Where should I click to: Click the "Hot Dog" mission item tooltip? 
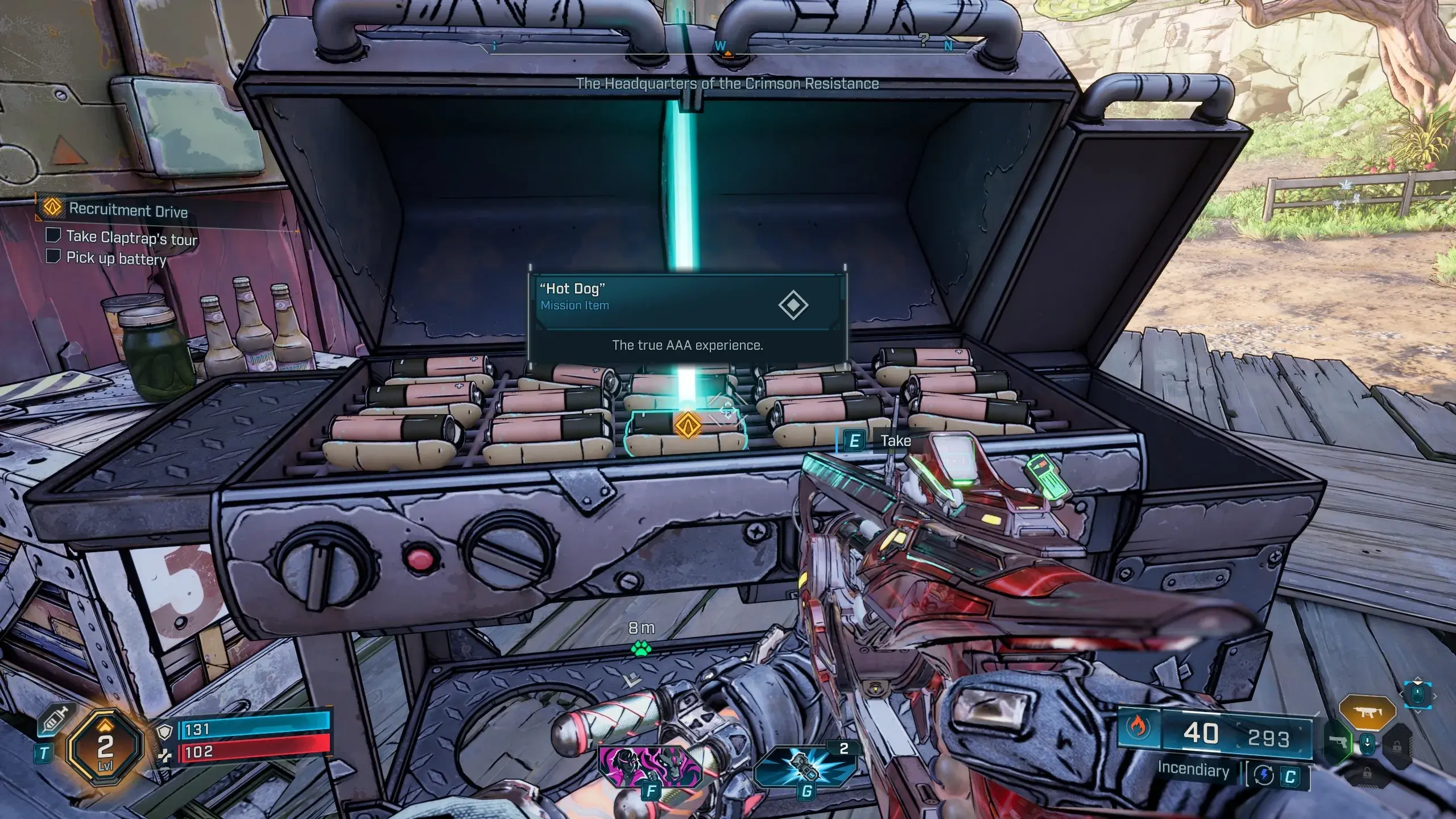click(x=687, y=316)
